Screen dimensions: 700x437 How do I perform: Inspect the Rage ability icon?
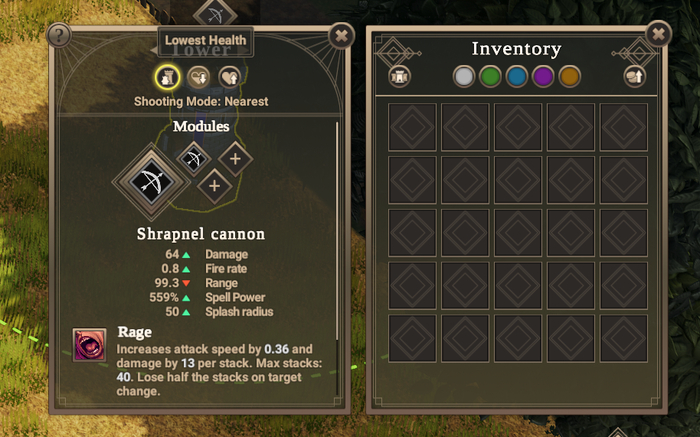(x=90, y=345)
